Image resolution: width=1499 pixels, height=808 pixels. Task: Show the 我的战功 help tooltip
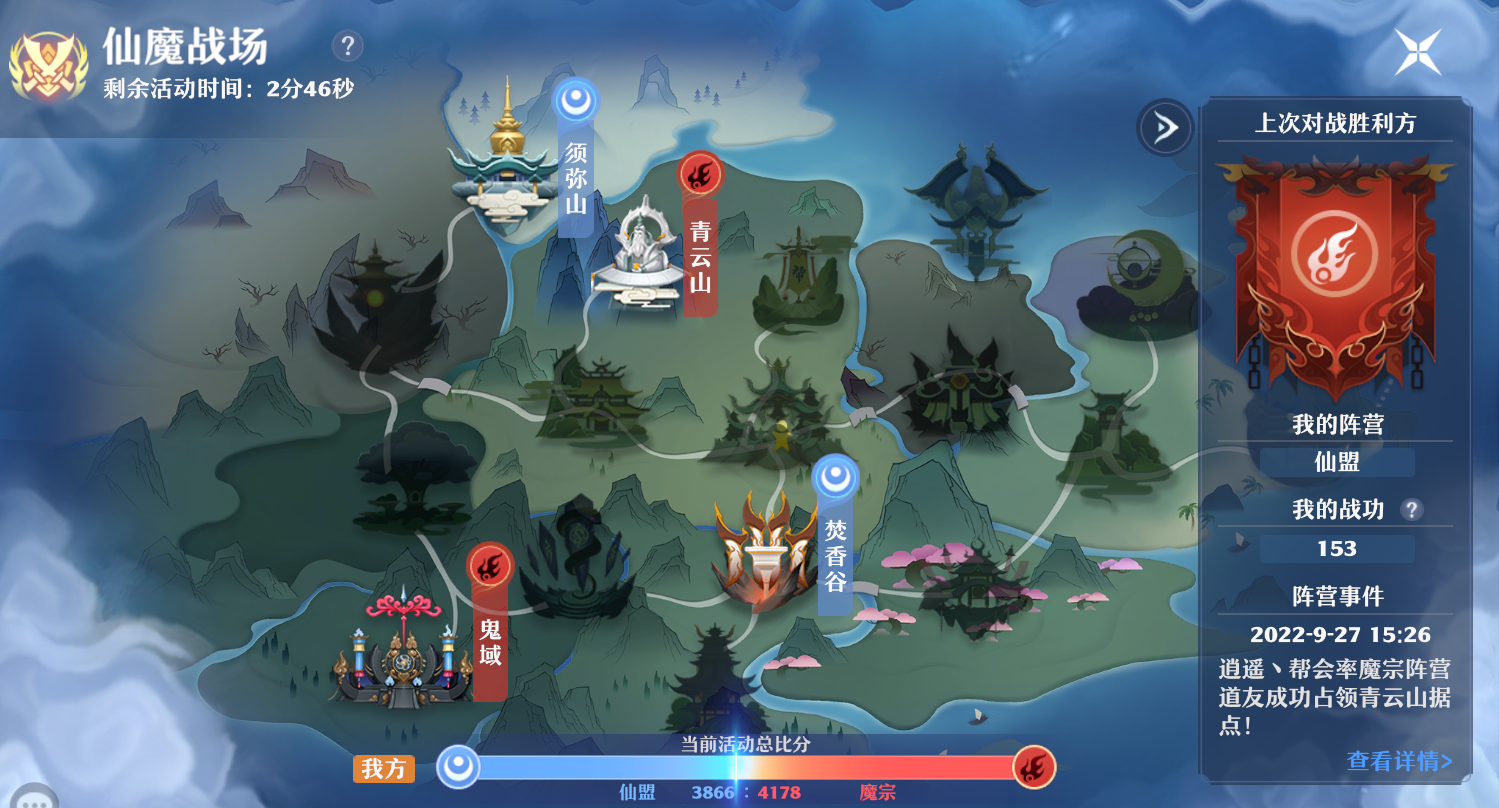point(1411,510)
